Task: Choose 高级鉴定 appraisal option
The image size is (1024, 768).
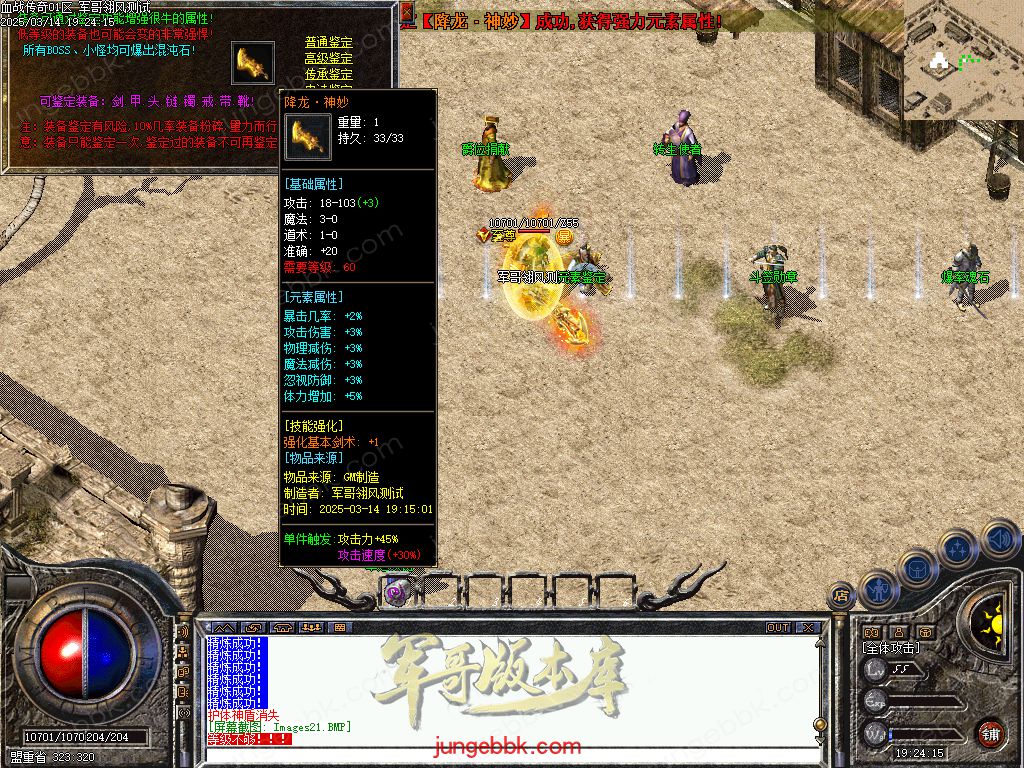Action: click(x=328, y=59)
